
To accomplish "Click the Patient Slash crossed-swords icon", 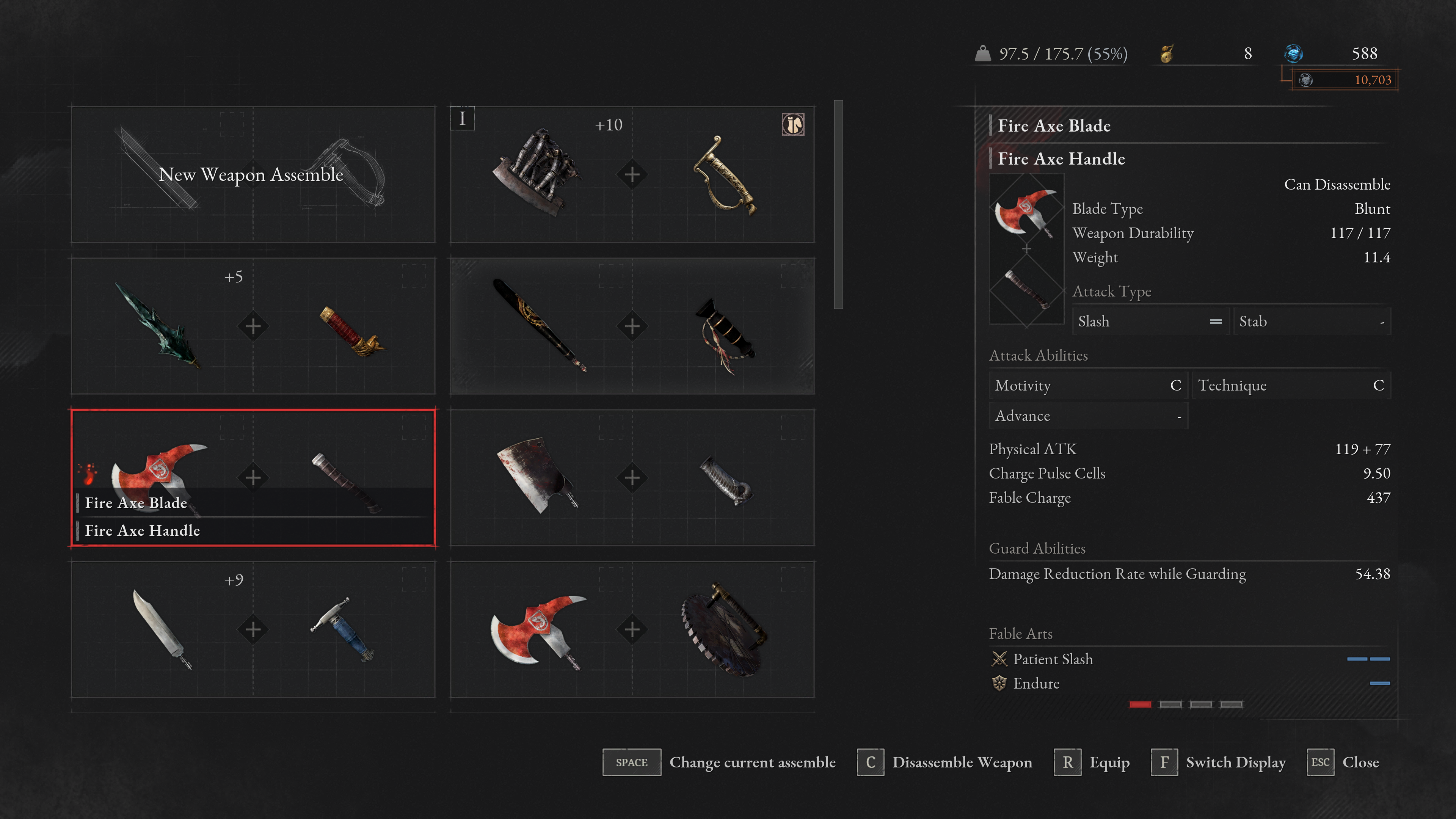I will [x=999, y=659].
